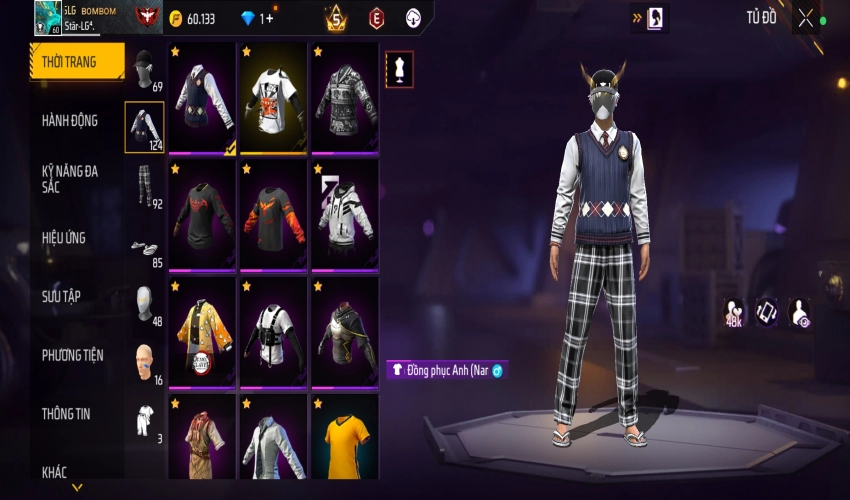
Task: Open the player profile avatar
Action: [47, 17]
